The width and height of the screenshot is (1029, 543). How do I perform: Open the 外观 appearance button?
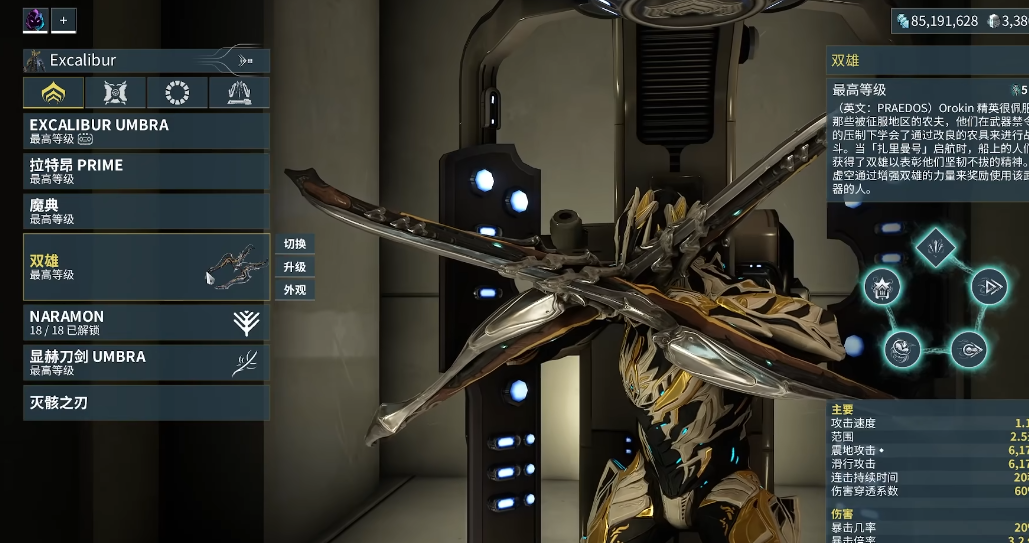point(295,290)
